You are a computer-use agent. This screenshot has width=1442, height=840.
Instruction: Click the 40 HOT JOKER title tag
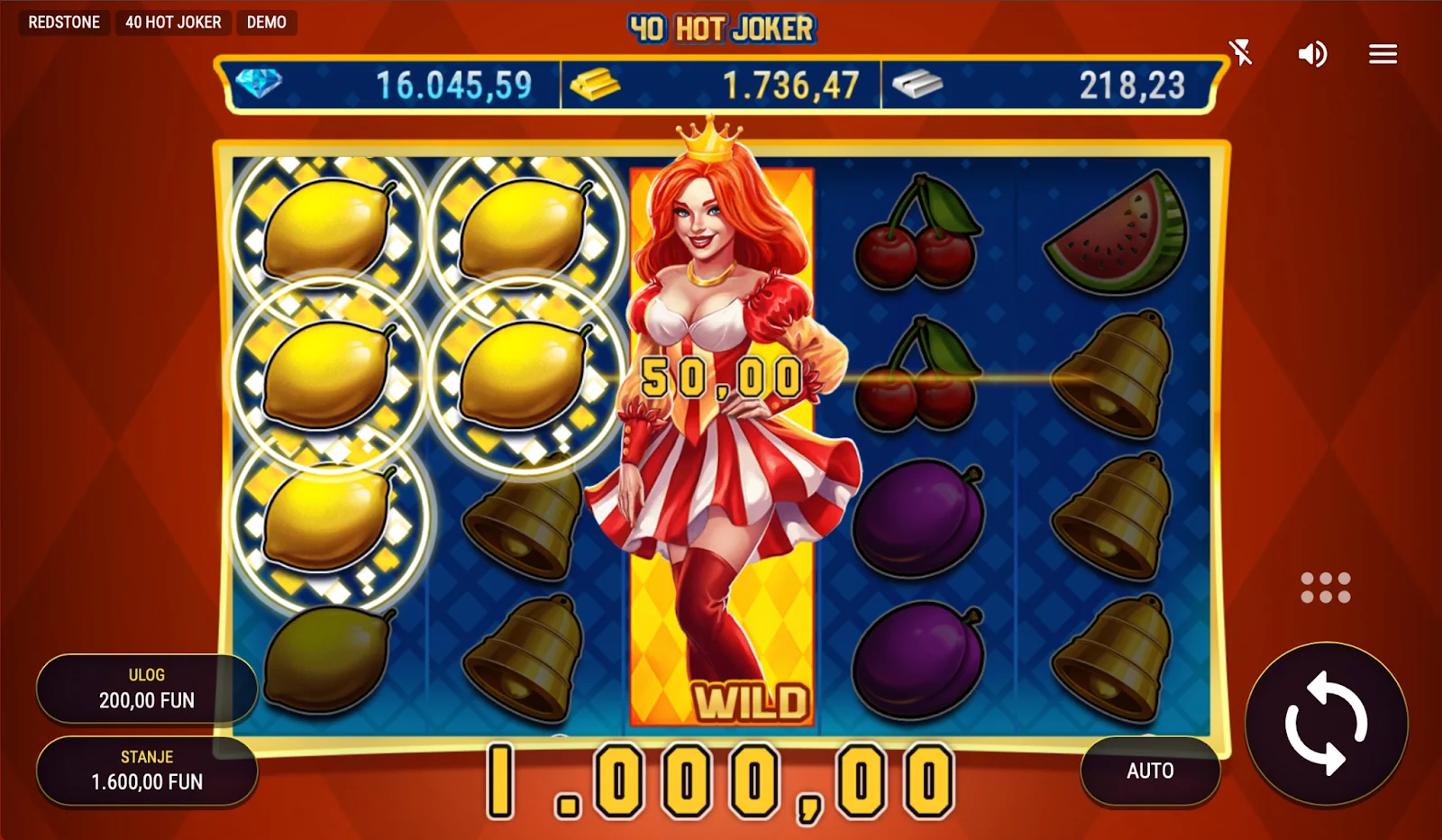tap(173, 23)
